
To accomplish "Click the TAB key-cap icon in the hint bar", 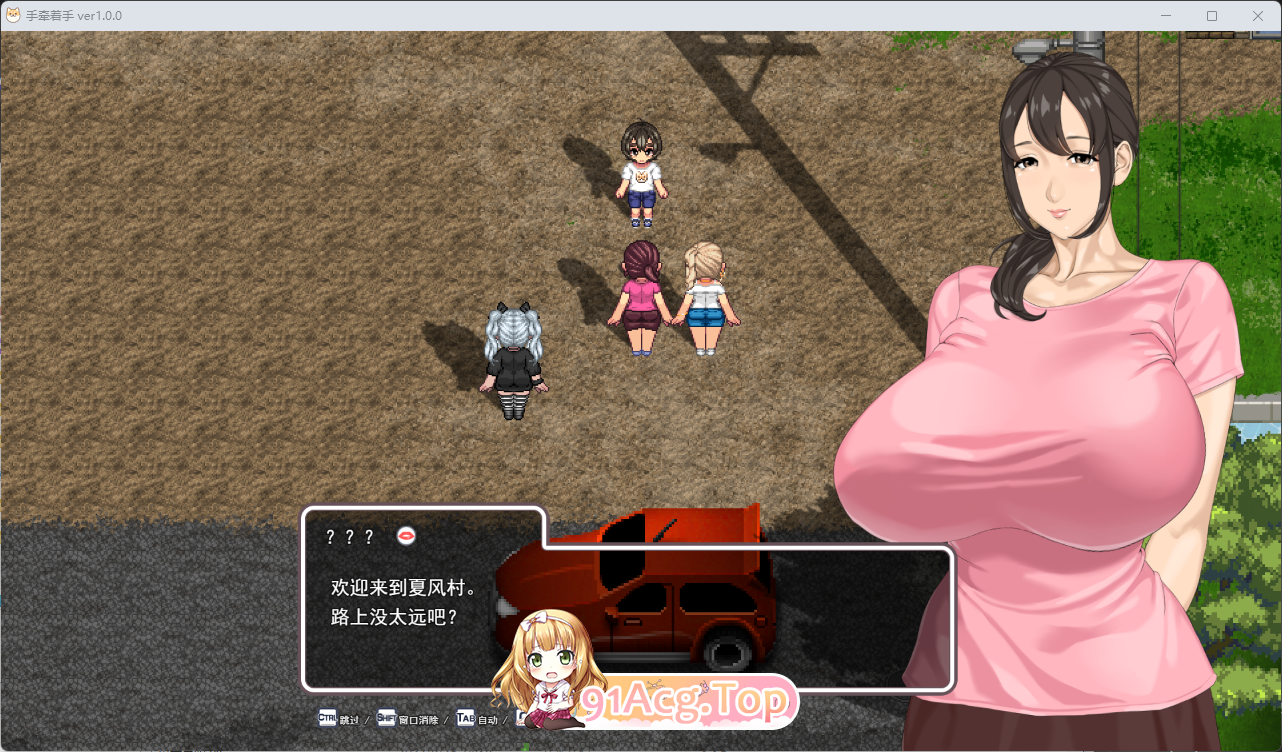I will [464, 718].
